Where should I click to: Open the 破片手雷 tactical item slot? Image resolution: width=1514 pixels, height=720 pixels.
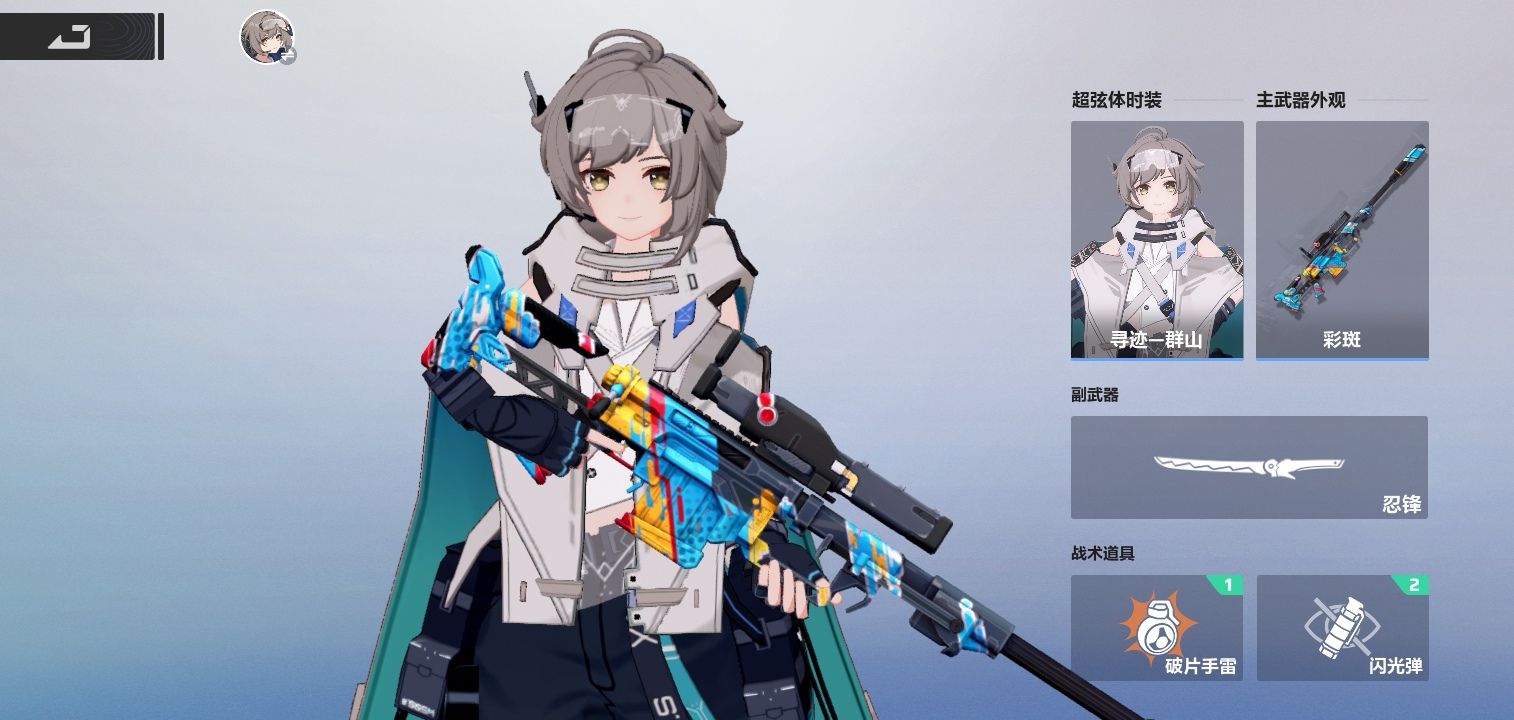coord(1157,628)
